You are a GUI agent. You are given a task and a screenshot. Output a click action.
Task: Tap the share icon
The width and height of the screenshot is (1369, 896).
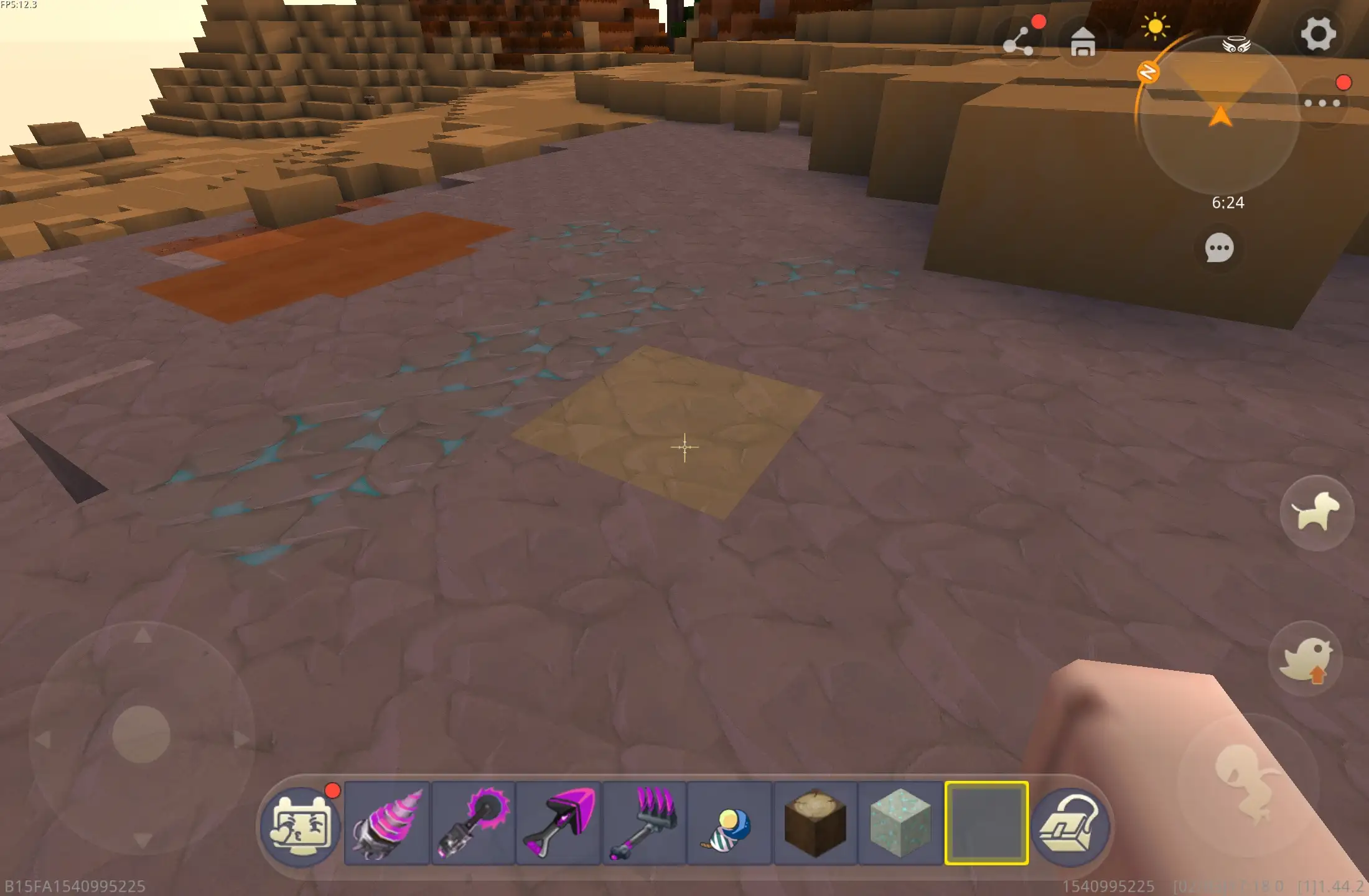tap(1019, 42)
